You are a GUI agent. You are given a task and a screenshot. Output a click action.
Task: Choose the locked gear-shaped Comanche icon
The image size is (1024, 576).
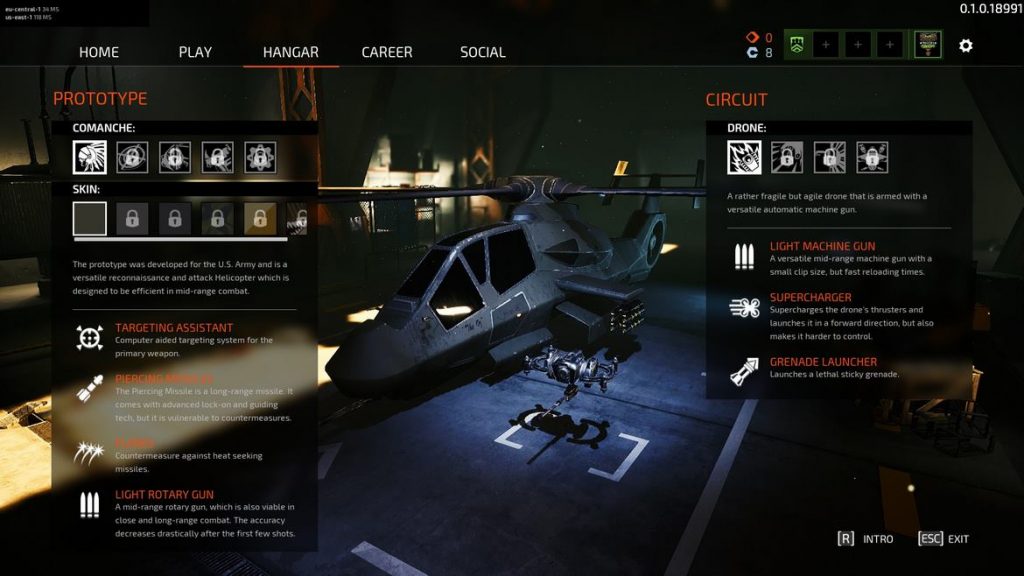(x=260, y=157)
